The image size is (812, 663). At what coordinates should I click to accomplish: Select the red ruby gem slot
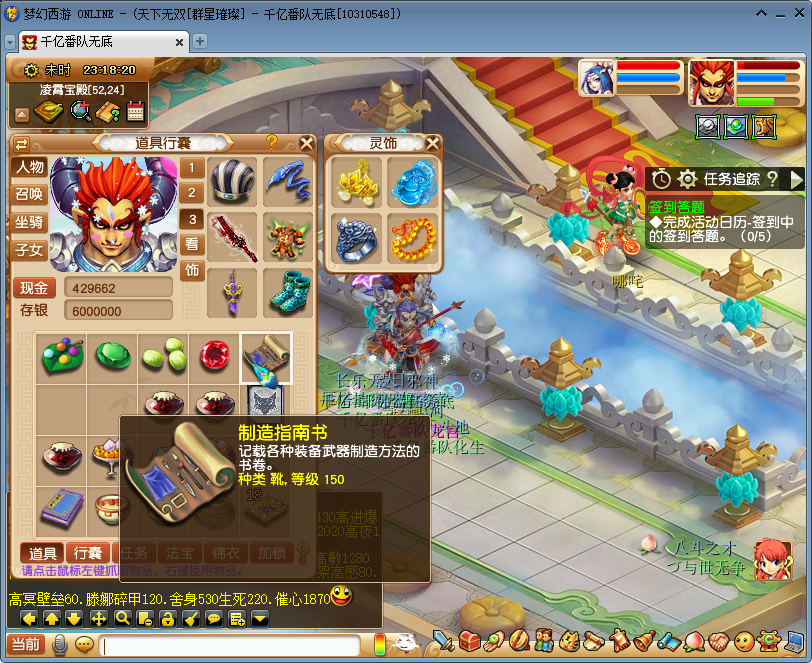click(x=214, y=357)
